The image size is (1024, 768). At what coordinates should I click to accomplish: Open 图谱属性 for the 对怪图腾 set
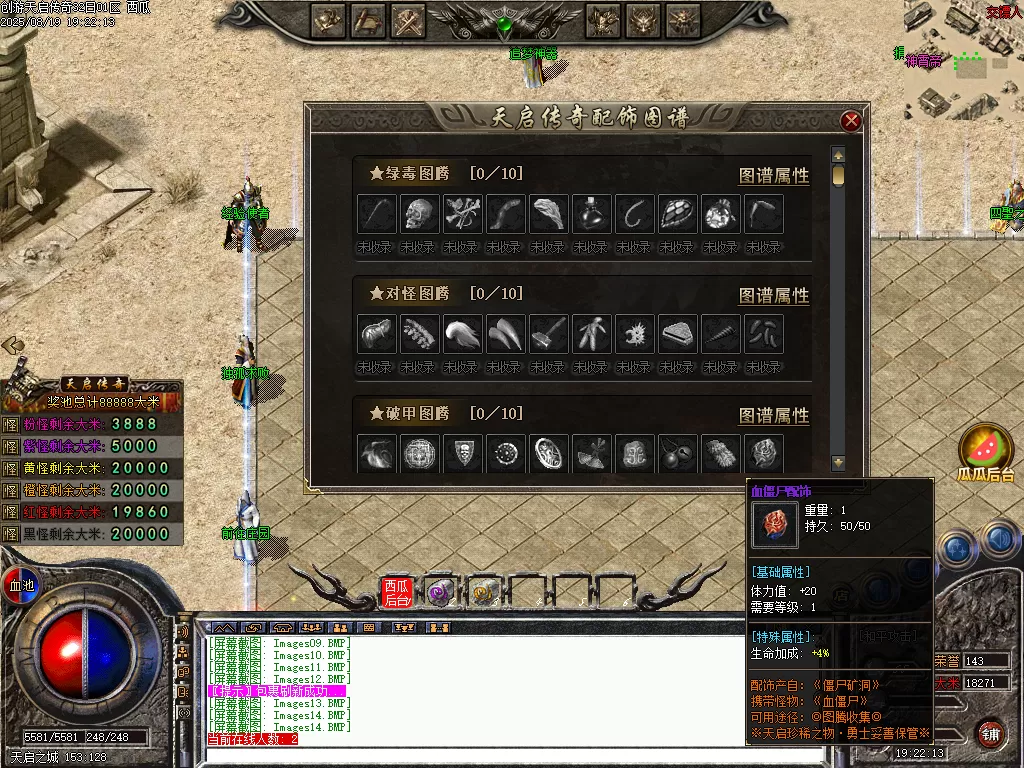(773, 295)
